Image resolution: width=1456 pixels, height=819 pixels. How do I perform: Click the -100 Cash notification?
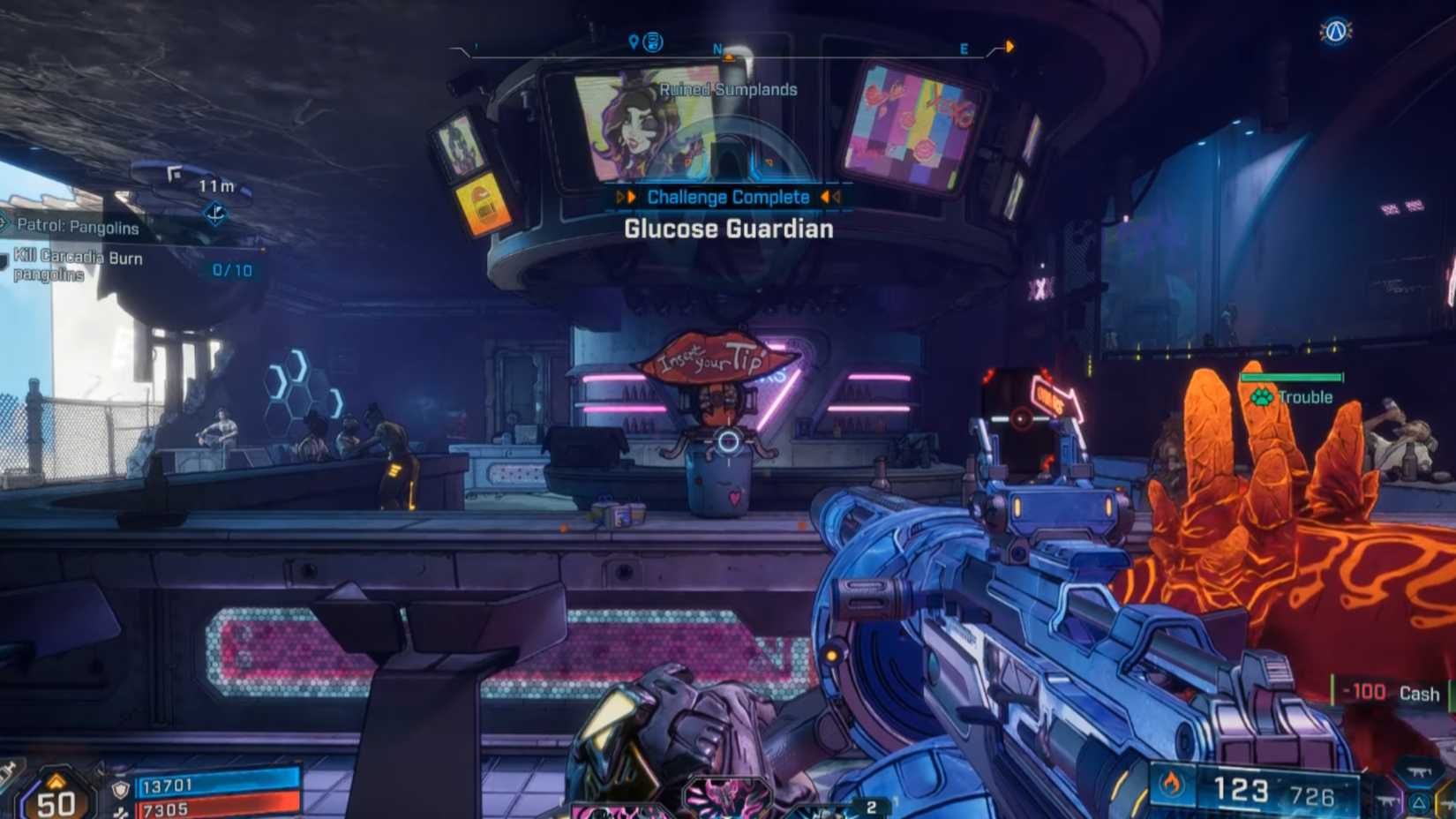[1390, 694]
